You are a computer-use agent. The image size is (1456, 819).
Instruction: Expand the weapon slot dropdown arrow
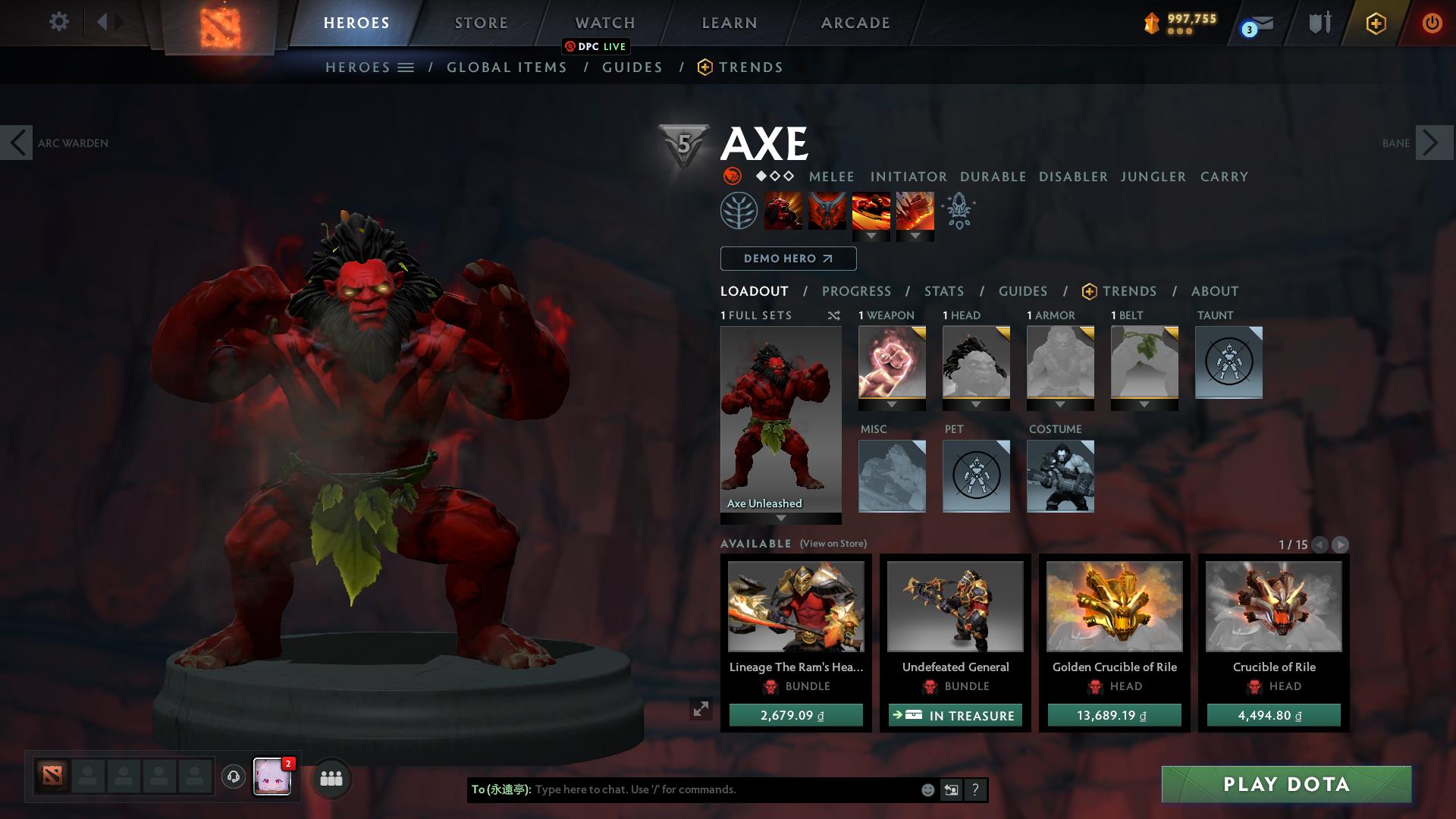891,406
